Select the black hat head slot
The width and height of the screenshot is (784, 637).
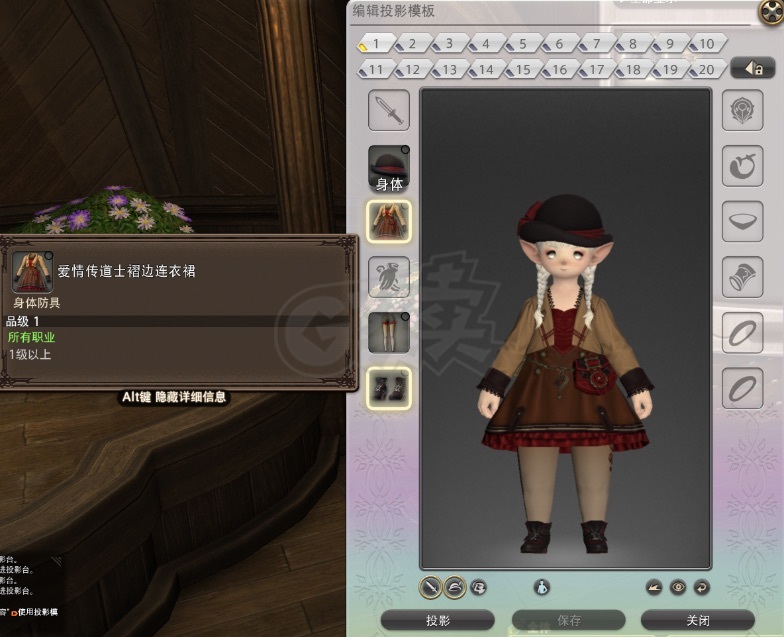click(389, 164)
